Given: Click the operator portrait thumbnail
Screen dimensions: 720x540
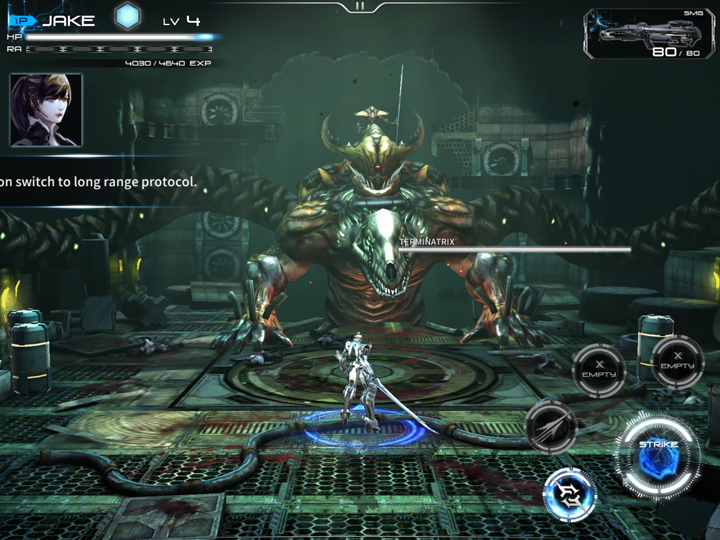Looking at the screenshot, I should click(46, 110).
